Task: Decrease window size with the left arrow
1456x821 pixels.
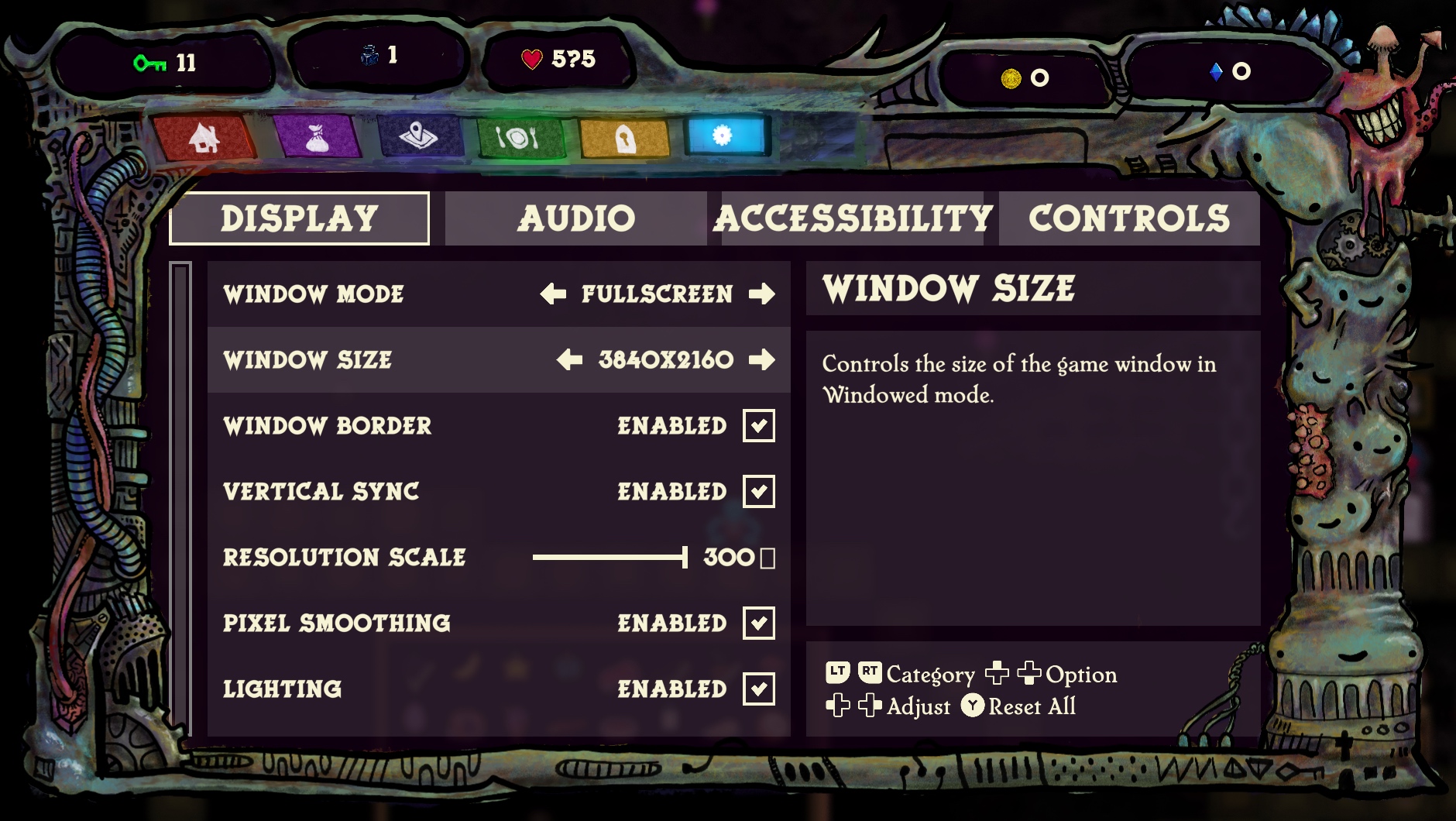Action: [x=569, y=360]
